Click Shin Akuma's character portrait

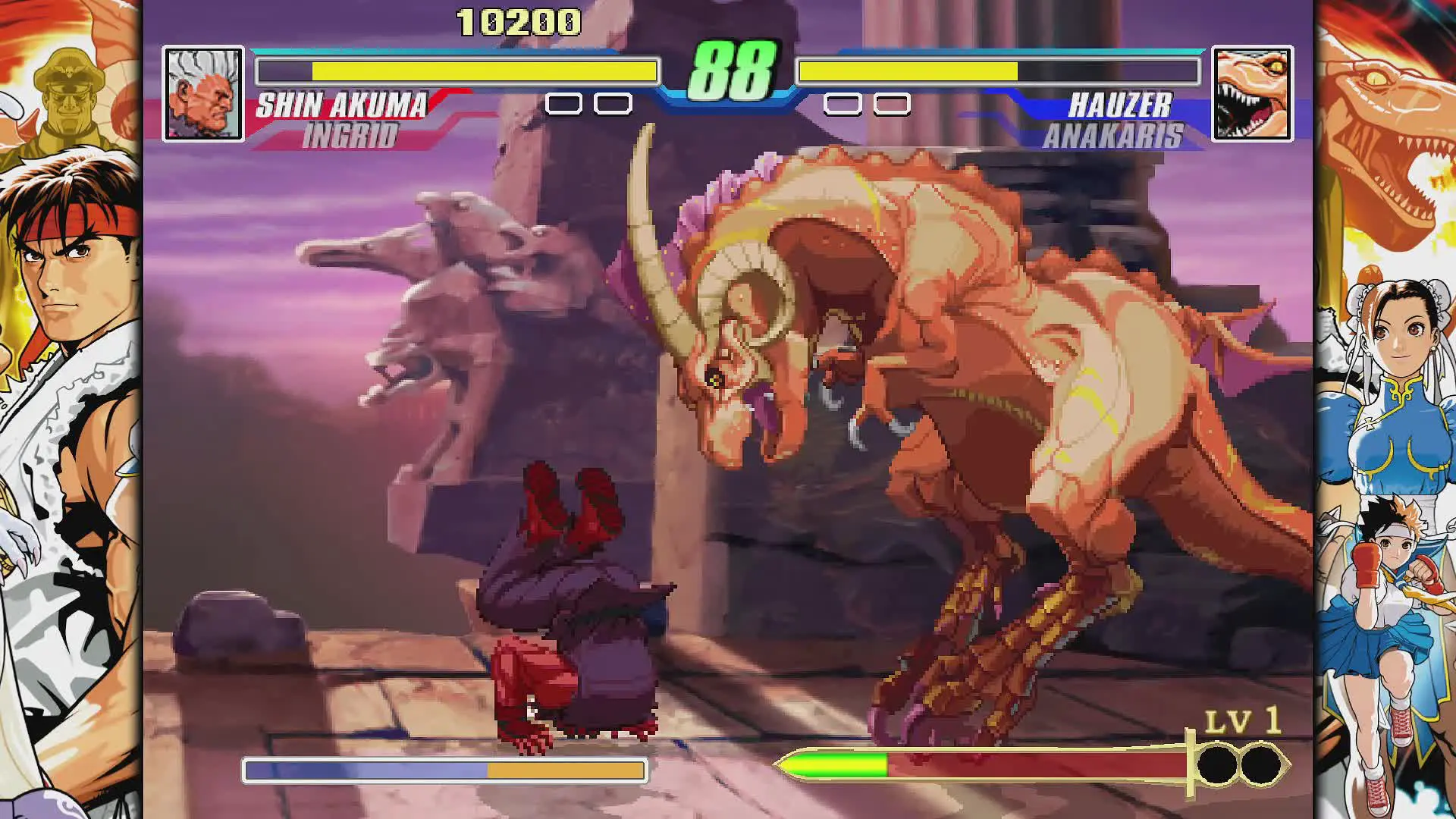[203, 93]
